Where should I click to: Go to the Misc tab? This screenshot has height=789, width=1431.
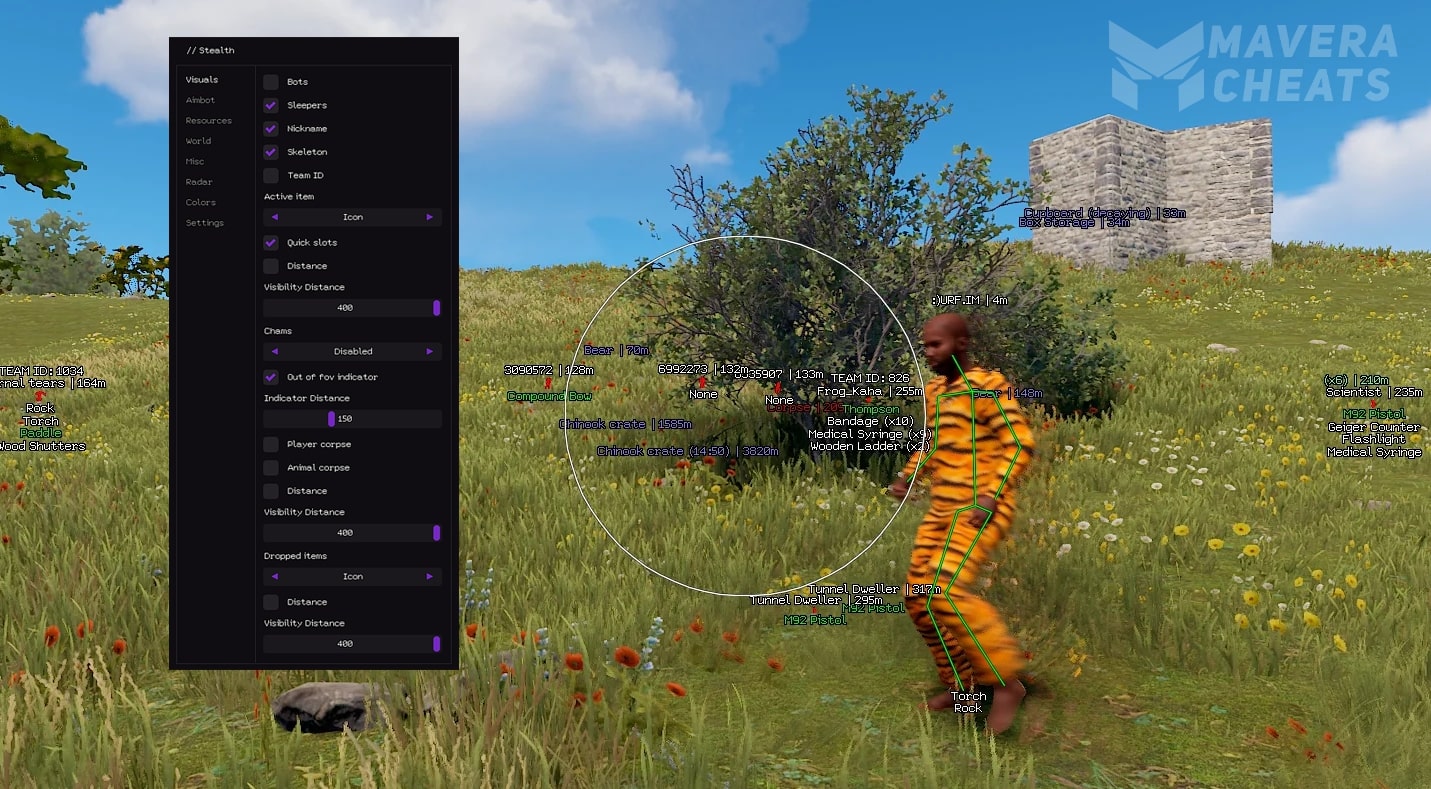[x=194, y=162]
